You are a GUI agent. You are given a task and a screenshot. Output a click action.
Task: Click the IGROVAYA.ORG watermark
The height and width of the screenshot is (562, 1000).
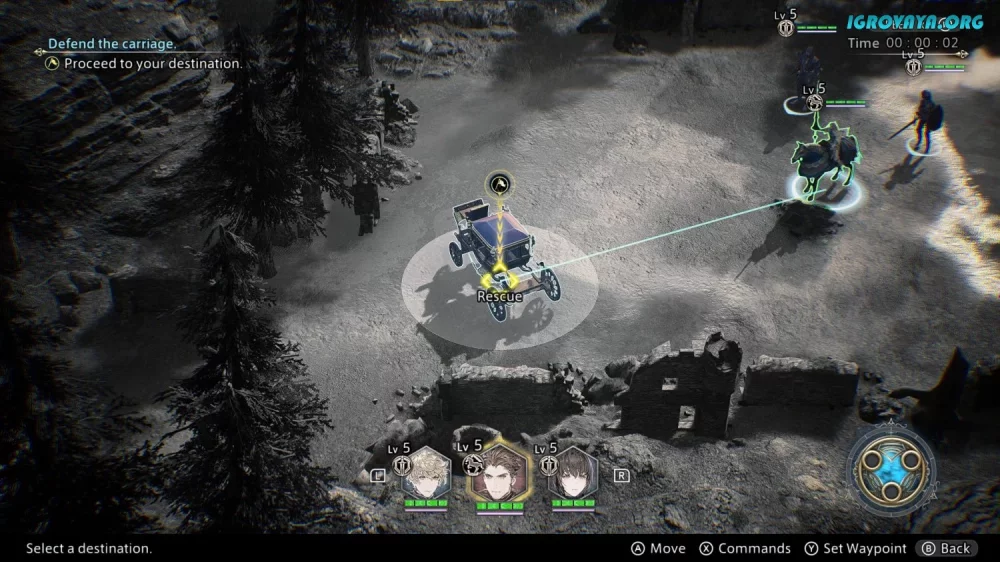[x=916, y=22]
